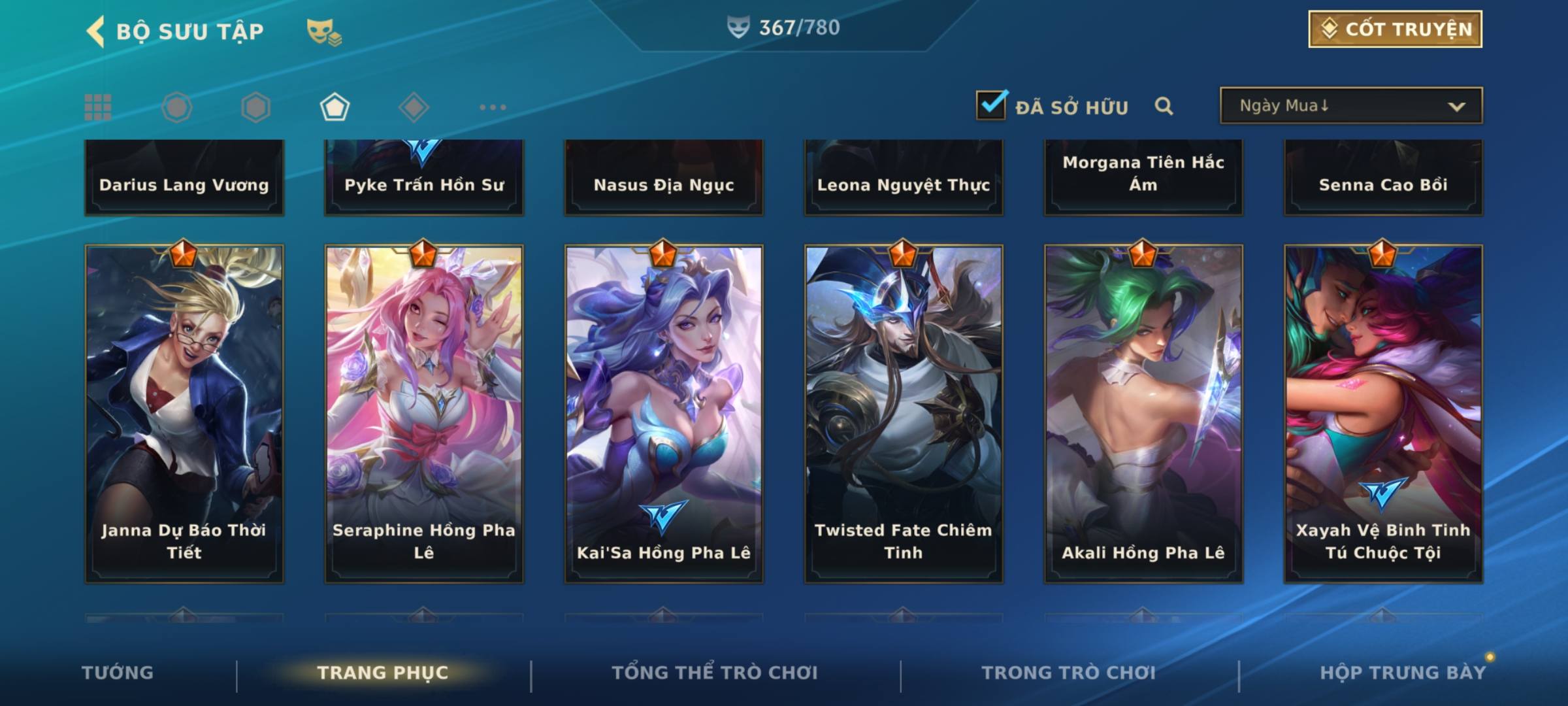Select the all-skins grid filter
This screenshot has width=1568, height=706.
click(x=98, y=107)
